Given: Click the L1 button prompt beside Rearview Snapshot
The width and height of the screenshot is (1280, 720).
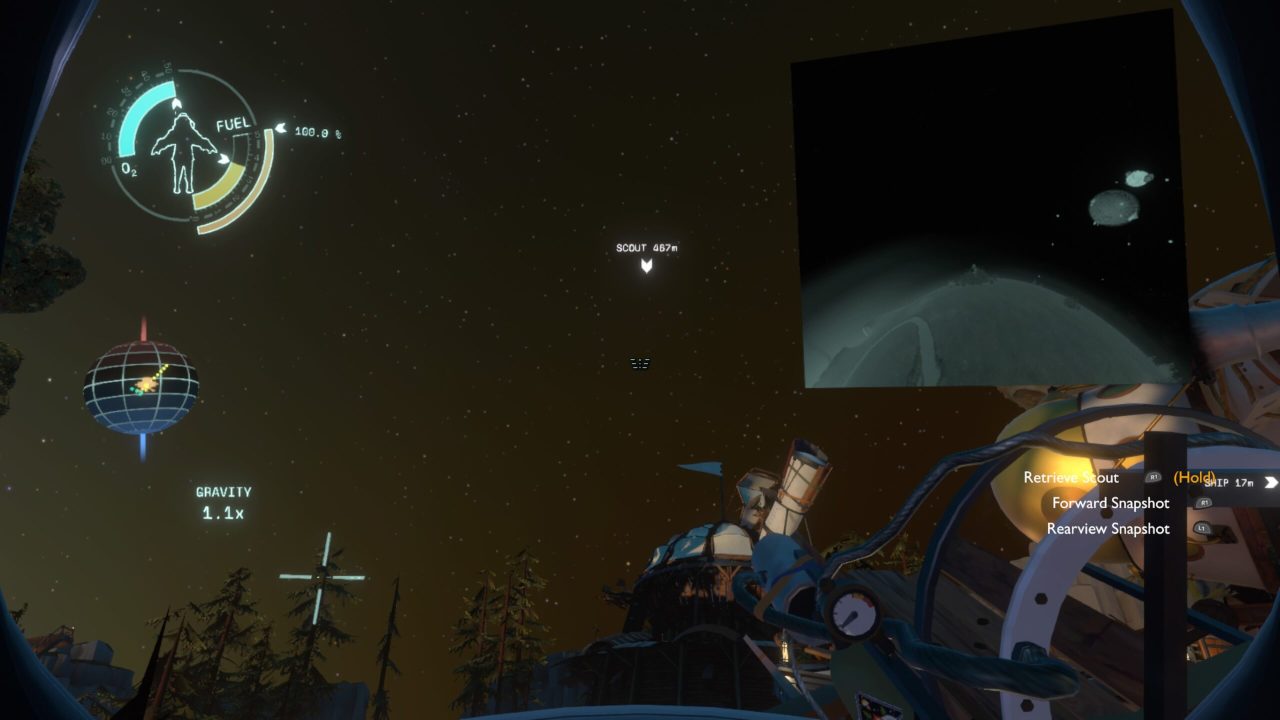Looking at the screenshot, I should 1202,529.
